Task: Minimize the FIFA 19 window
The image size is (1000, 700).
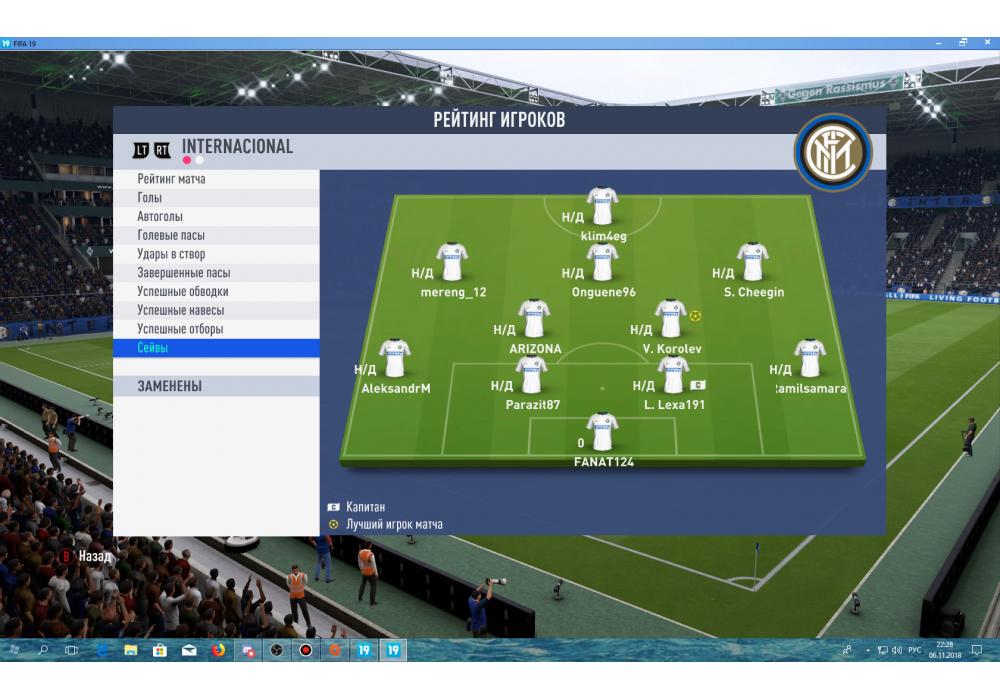Action: point(940,43)
